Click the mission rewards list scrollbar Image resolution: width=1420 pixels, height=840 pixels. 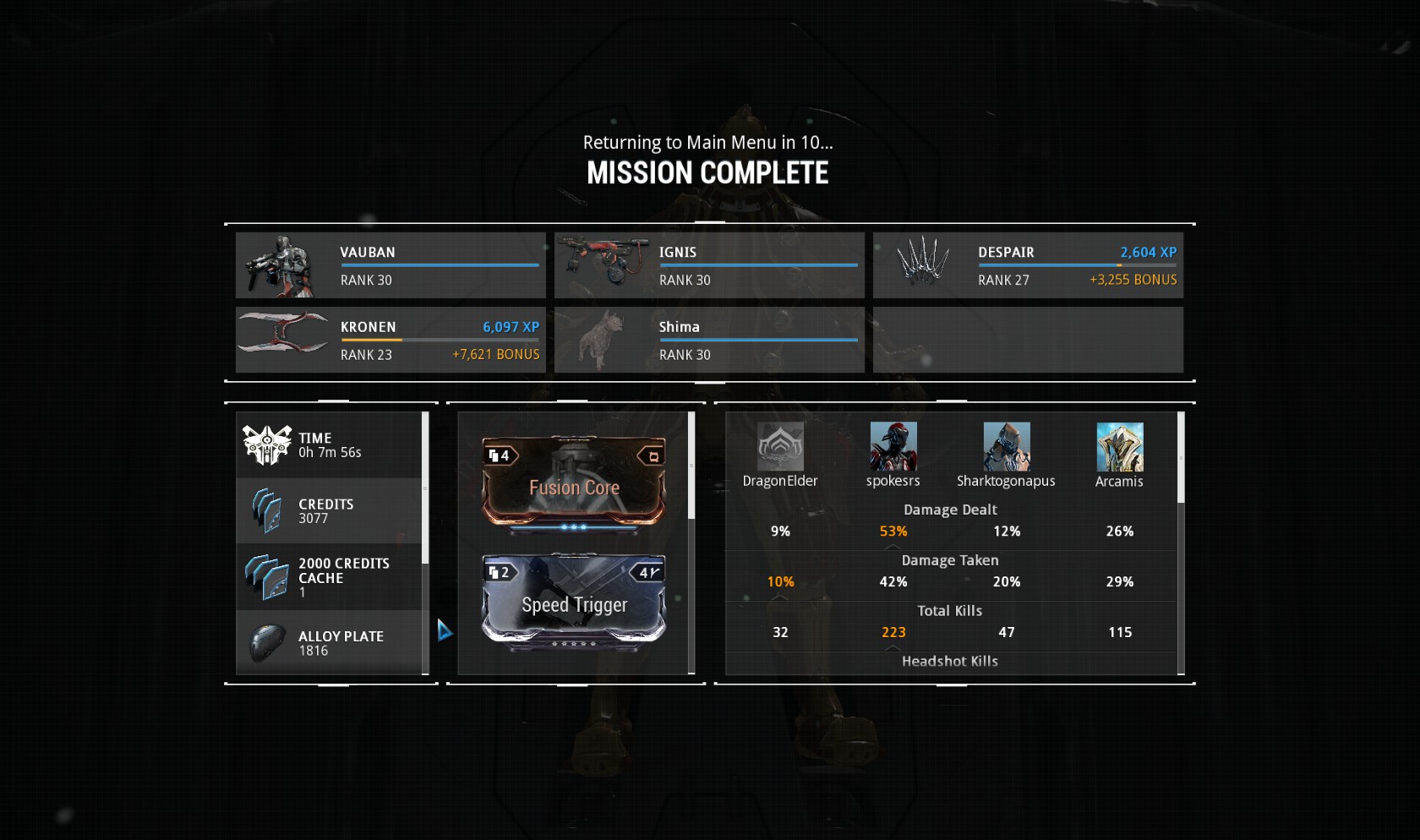coord(425,488)
